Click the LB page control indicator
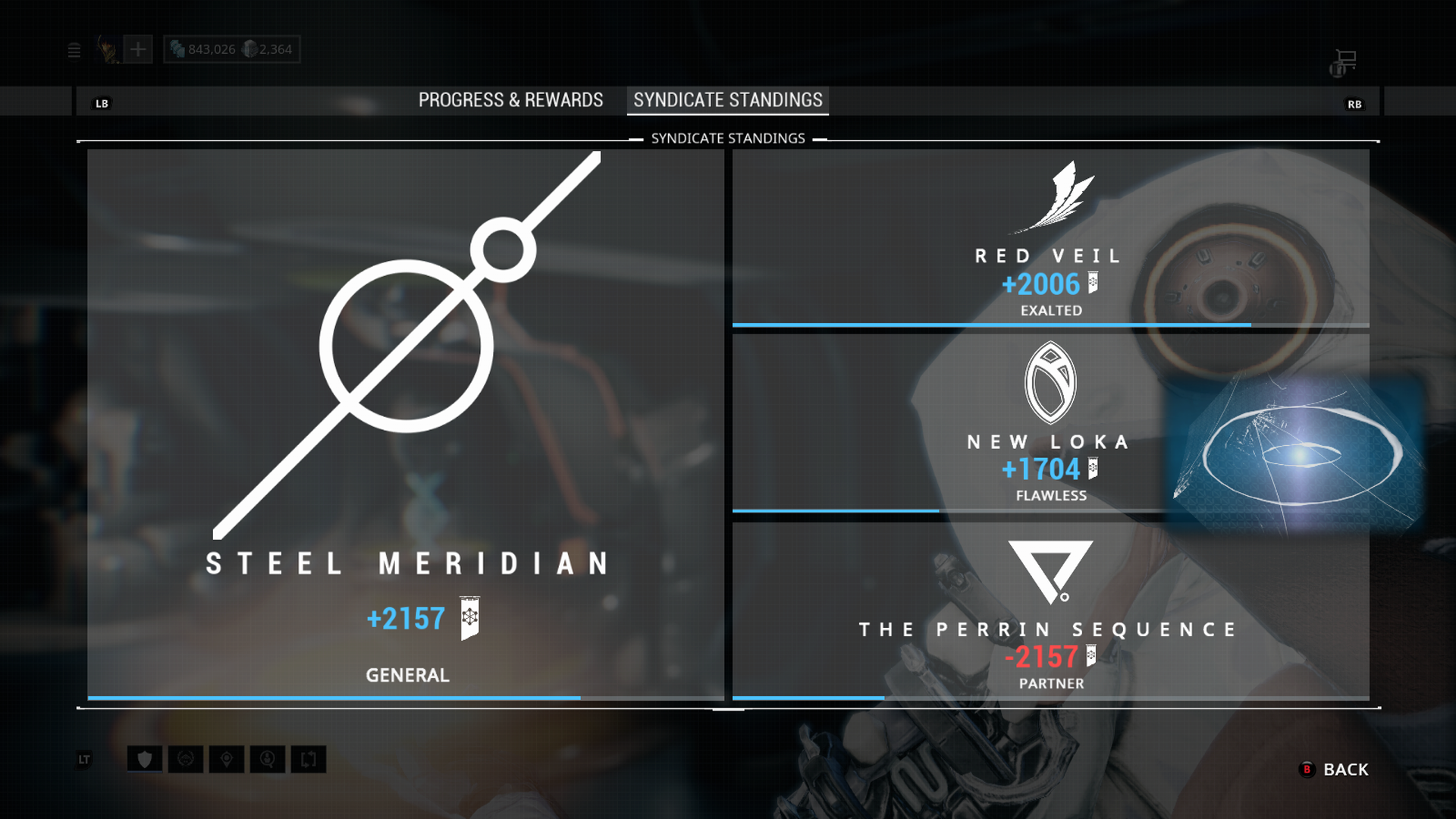The height and width of the screenshot is (819, 1456). pos(102,102)
